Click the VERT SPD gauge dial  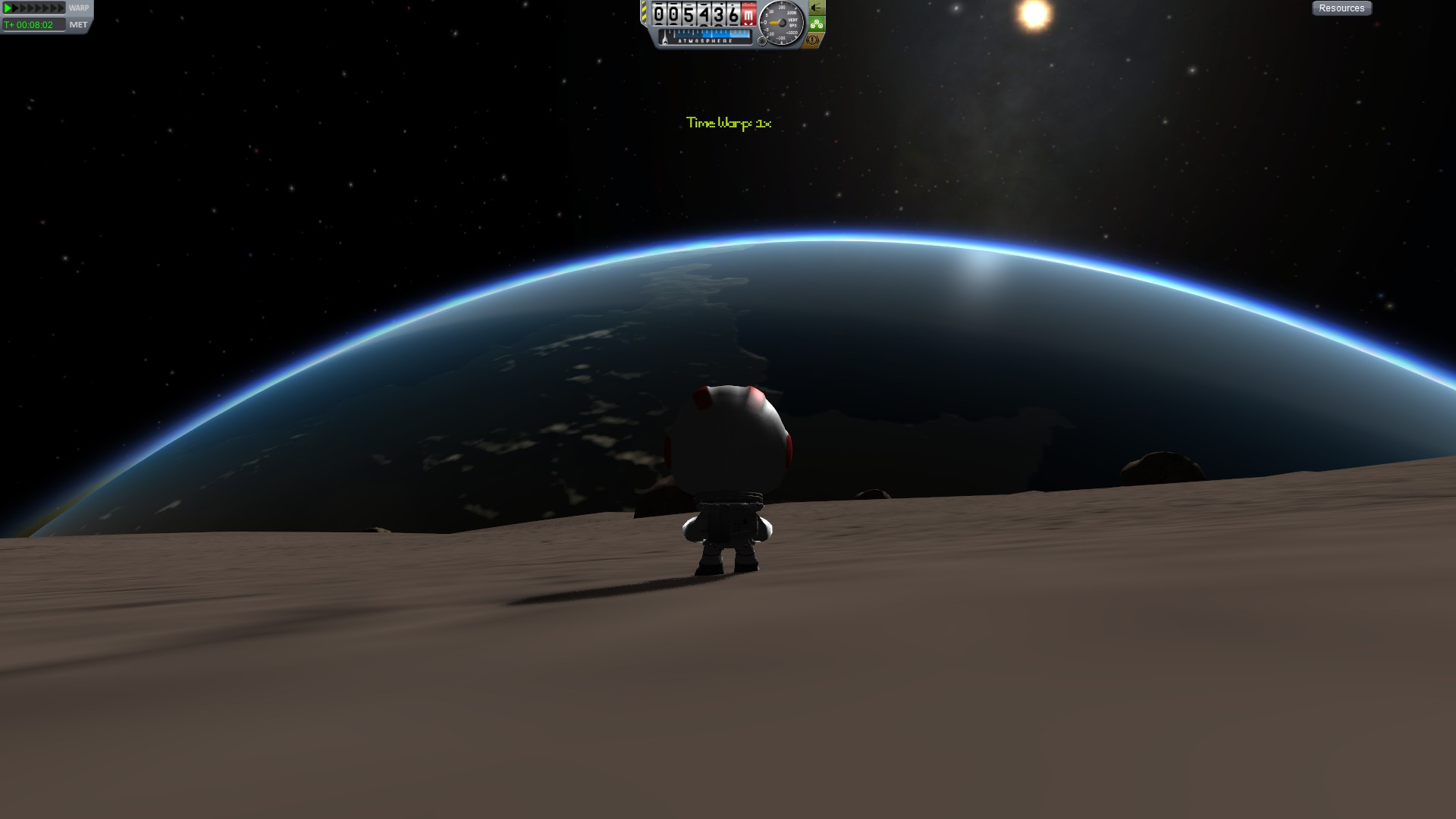780,21
